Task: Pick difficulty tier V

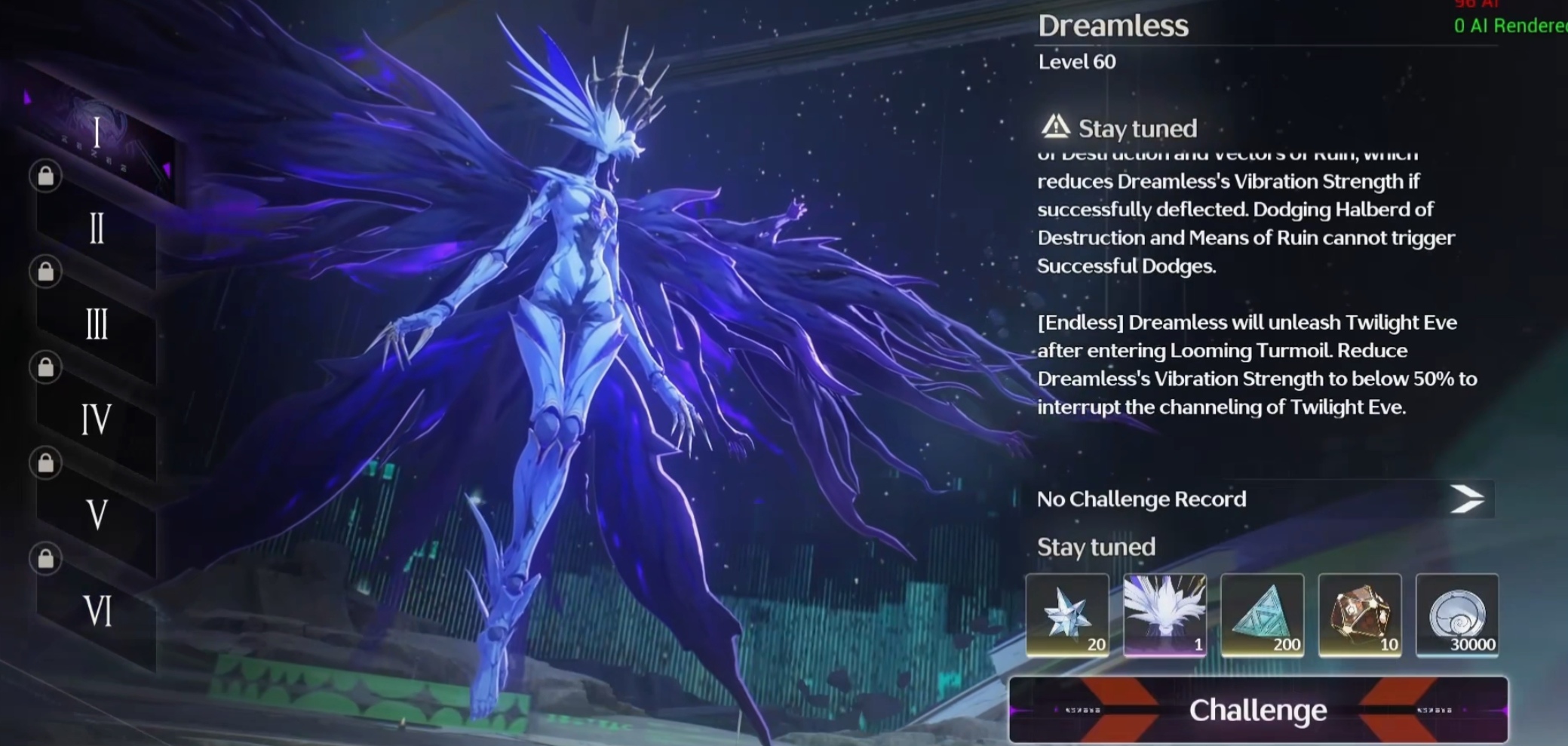Action: pyautogui.click(x=97, y=515)
